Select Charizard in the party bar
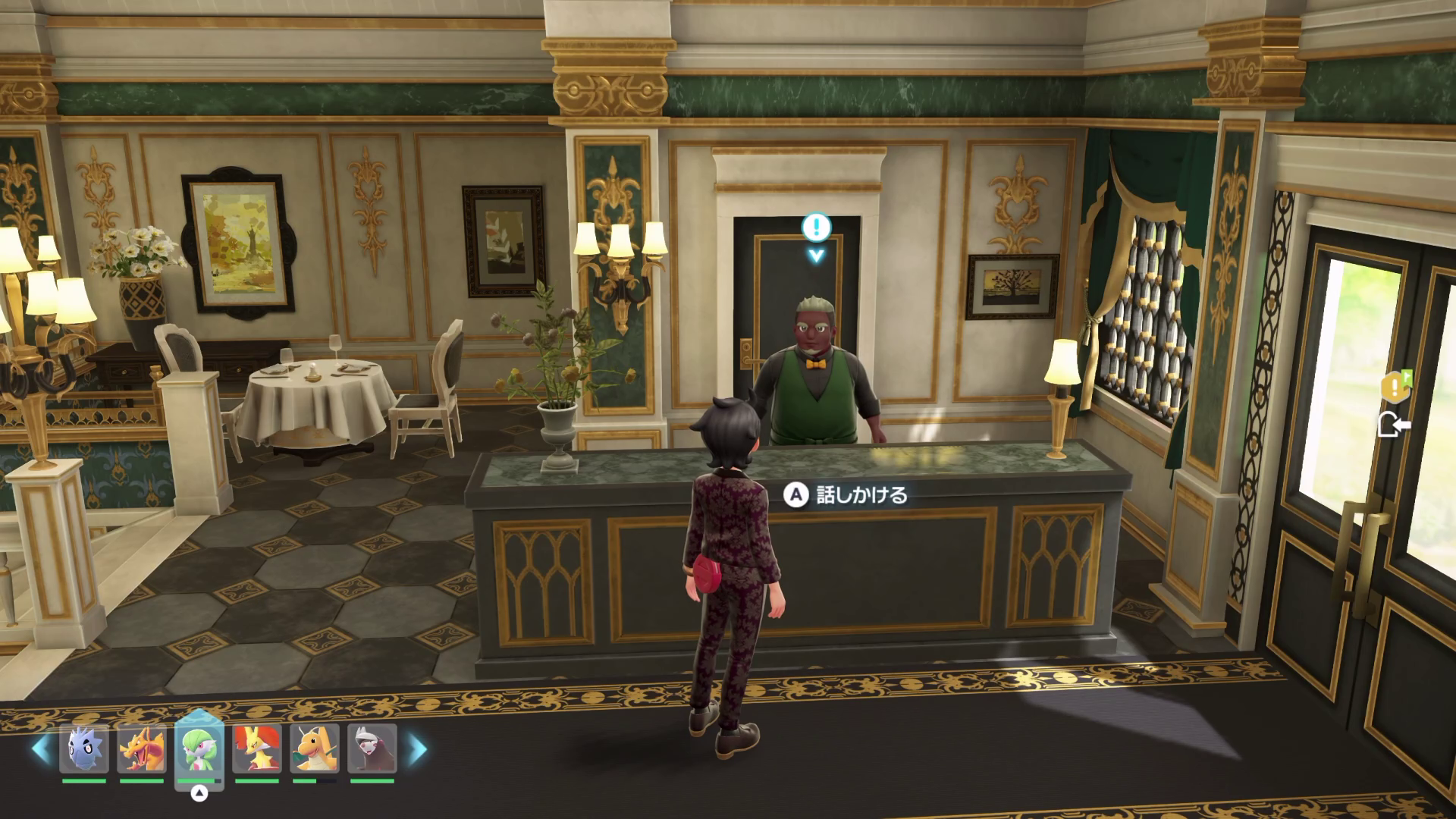 click(141, 748)
